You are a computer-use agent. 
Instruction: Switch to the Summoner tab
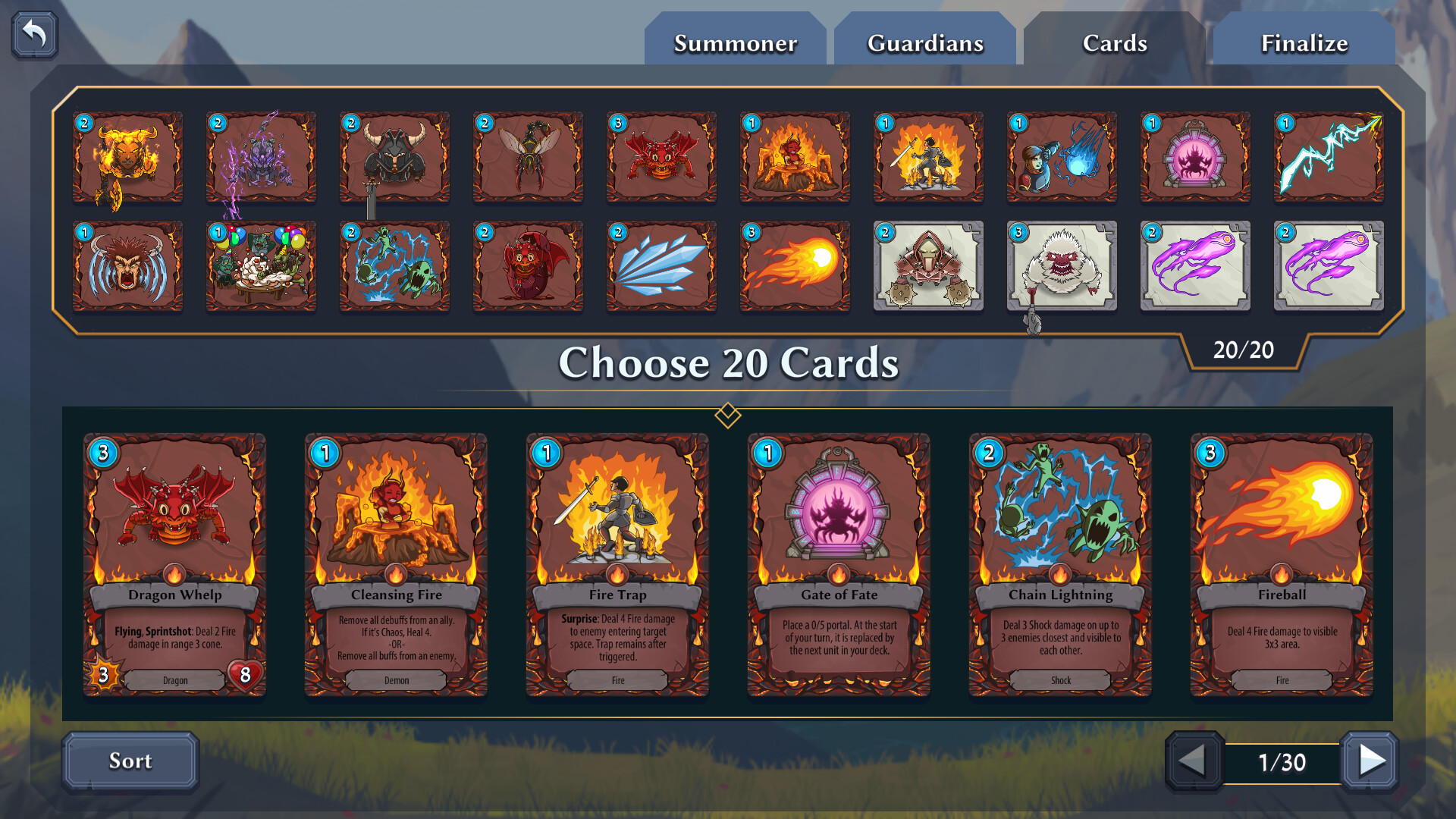(735, 42)
